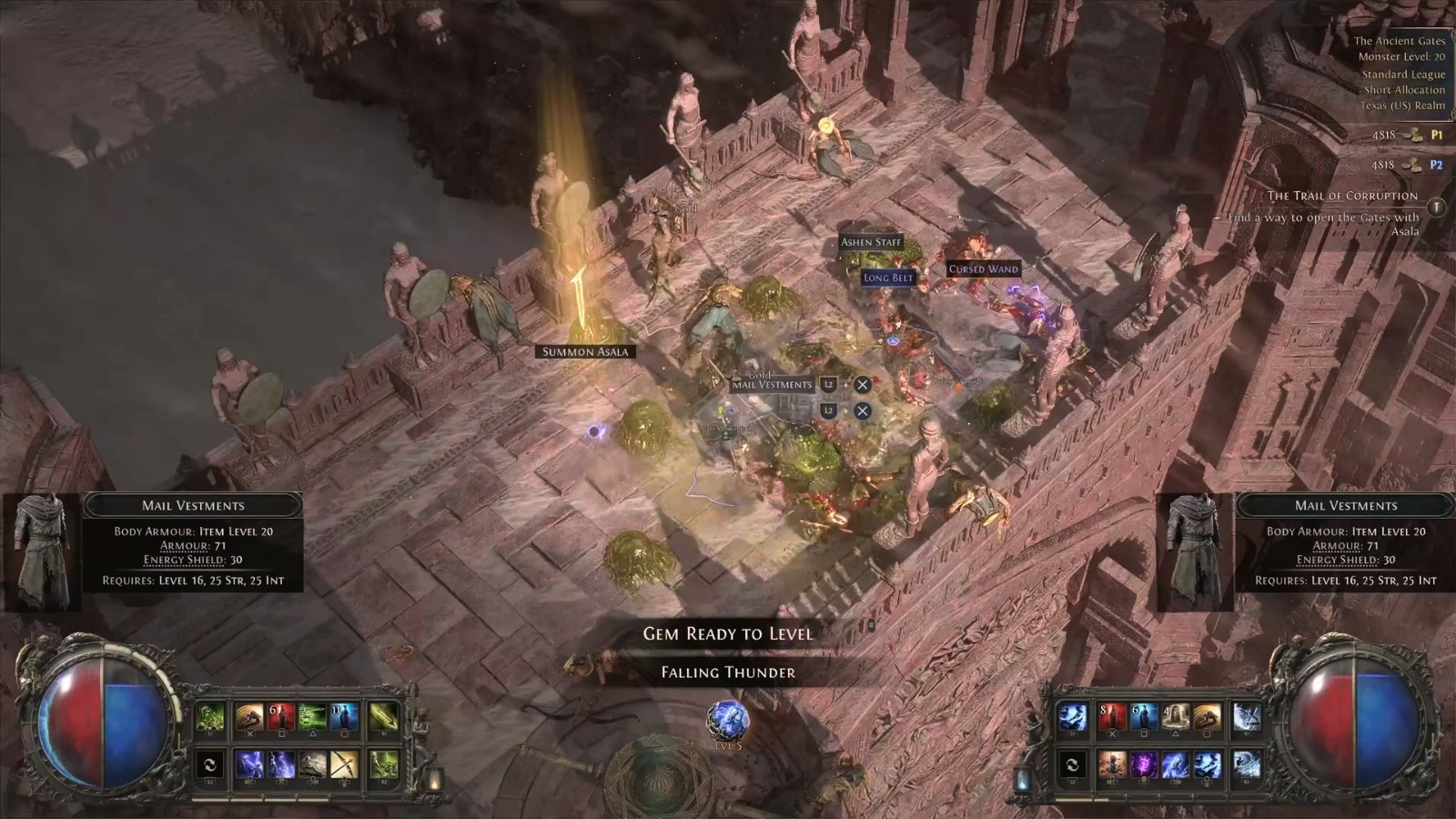
Task: Trigger the purple rune skill icon
Action: click(x=1144, y=764)
